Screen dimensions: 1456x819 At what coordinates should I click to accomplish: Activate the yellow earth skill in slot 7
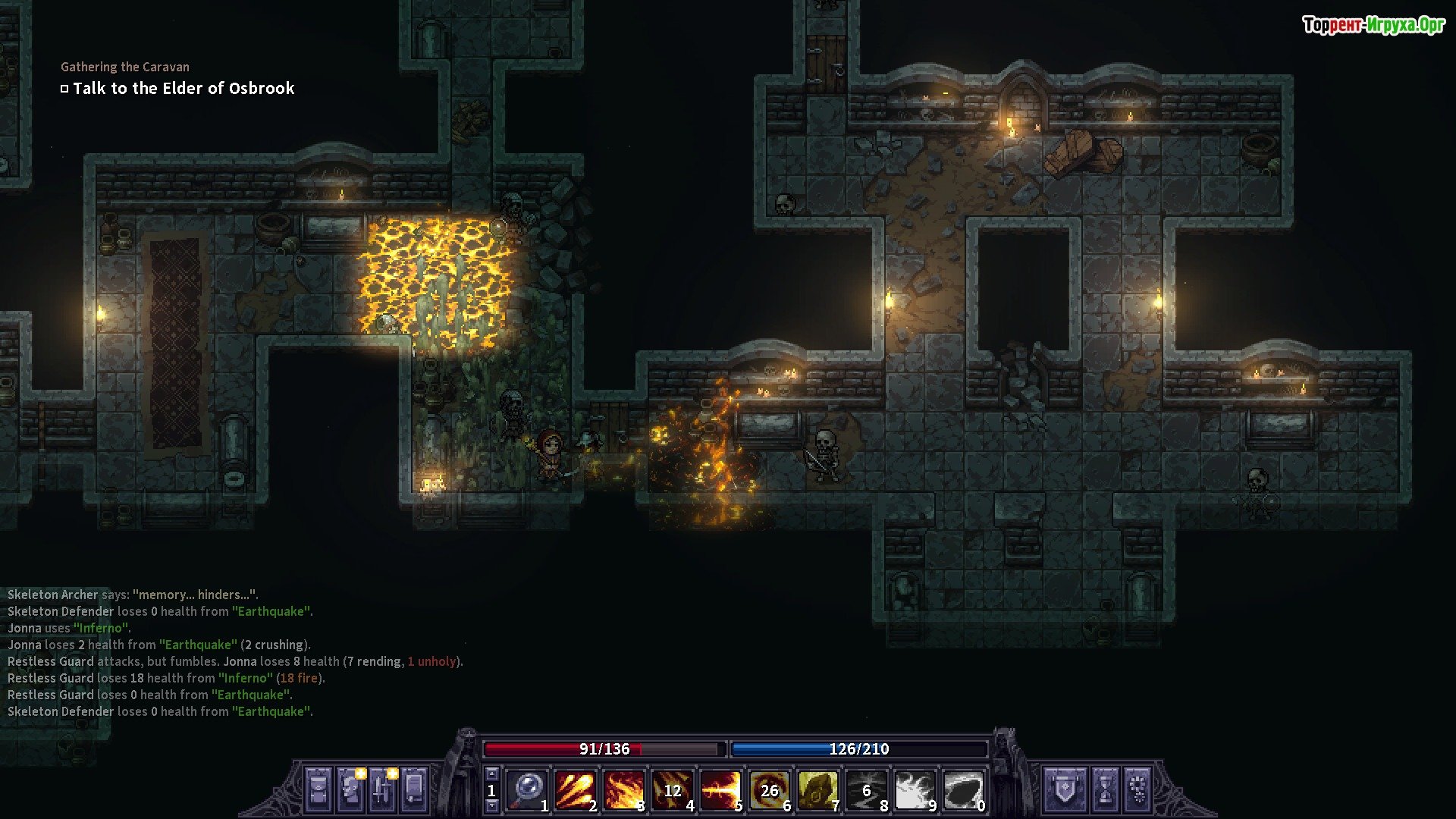click(817, 790)
